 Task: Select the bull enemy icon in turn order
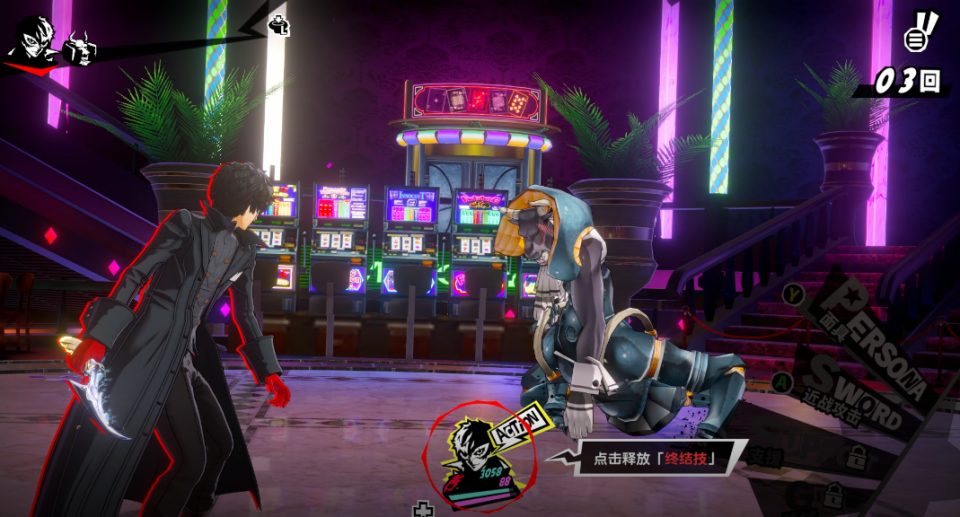click(x=79, y=48)
